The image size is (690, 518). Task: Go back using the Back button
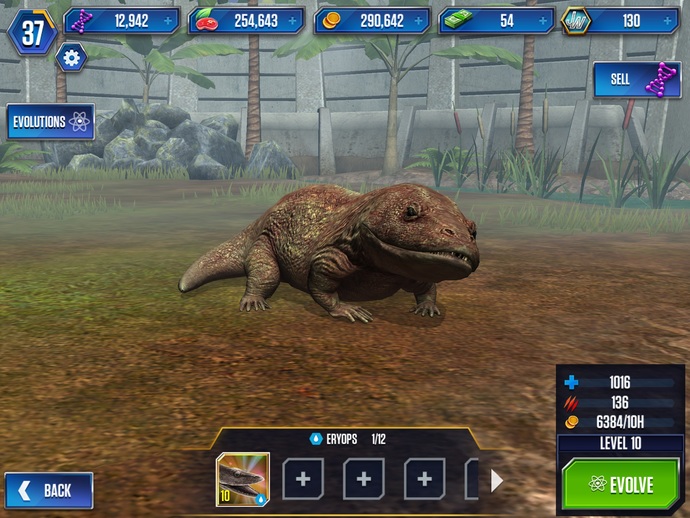pyautogui.click(x=49, y=490)
